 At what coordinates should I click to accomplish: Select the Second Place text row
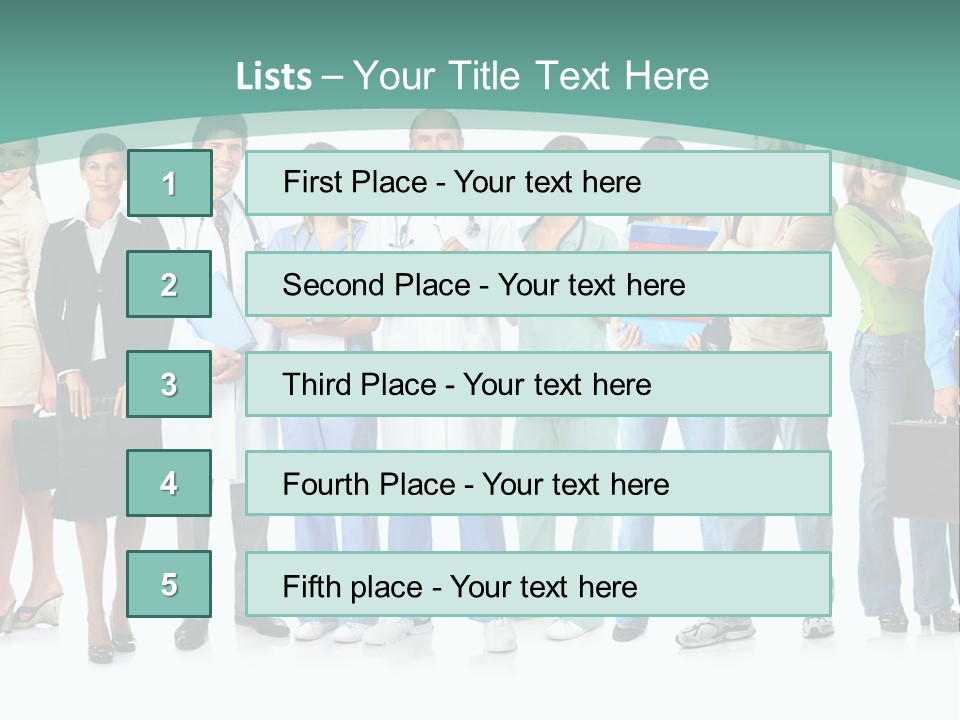[538, 284]
